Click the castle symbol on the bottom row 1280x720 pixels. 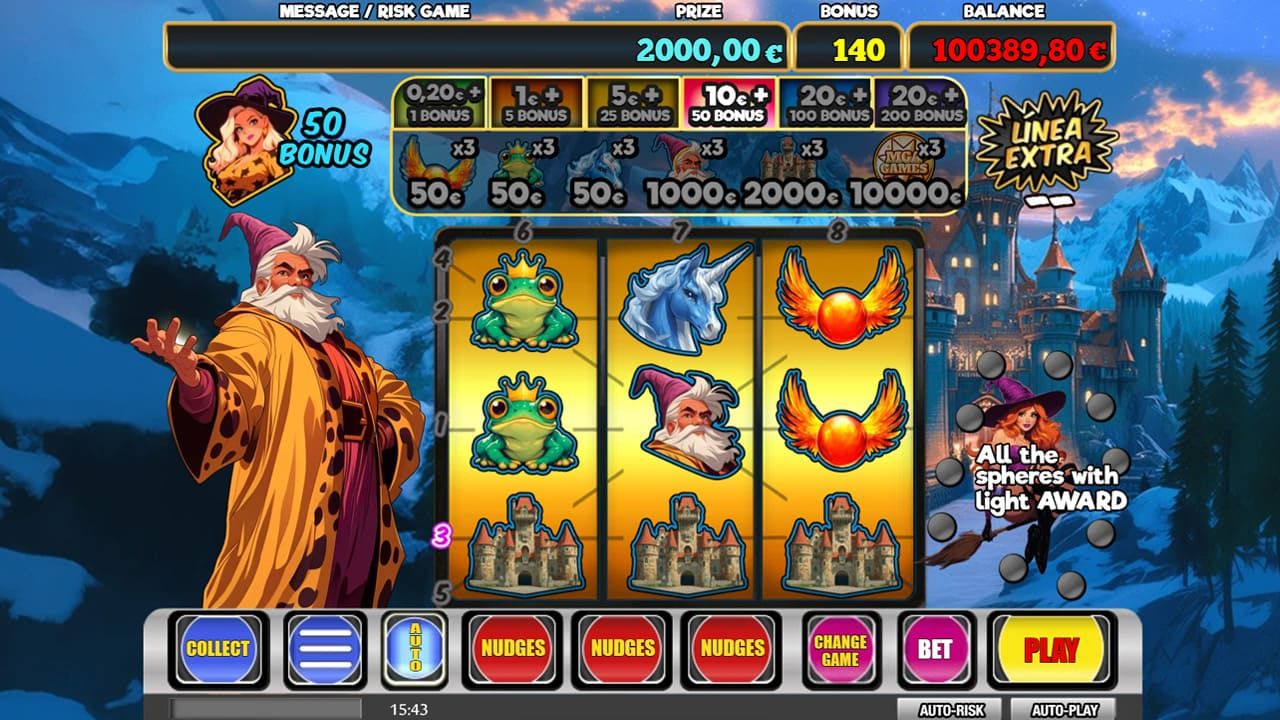(522, 545)
